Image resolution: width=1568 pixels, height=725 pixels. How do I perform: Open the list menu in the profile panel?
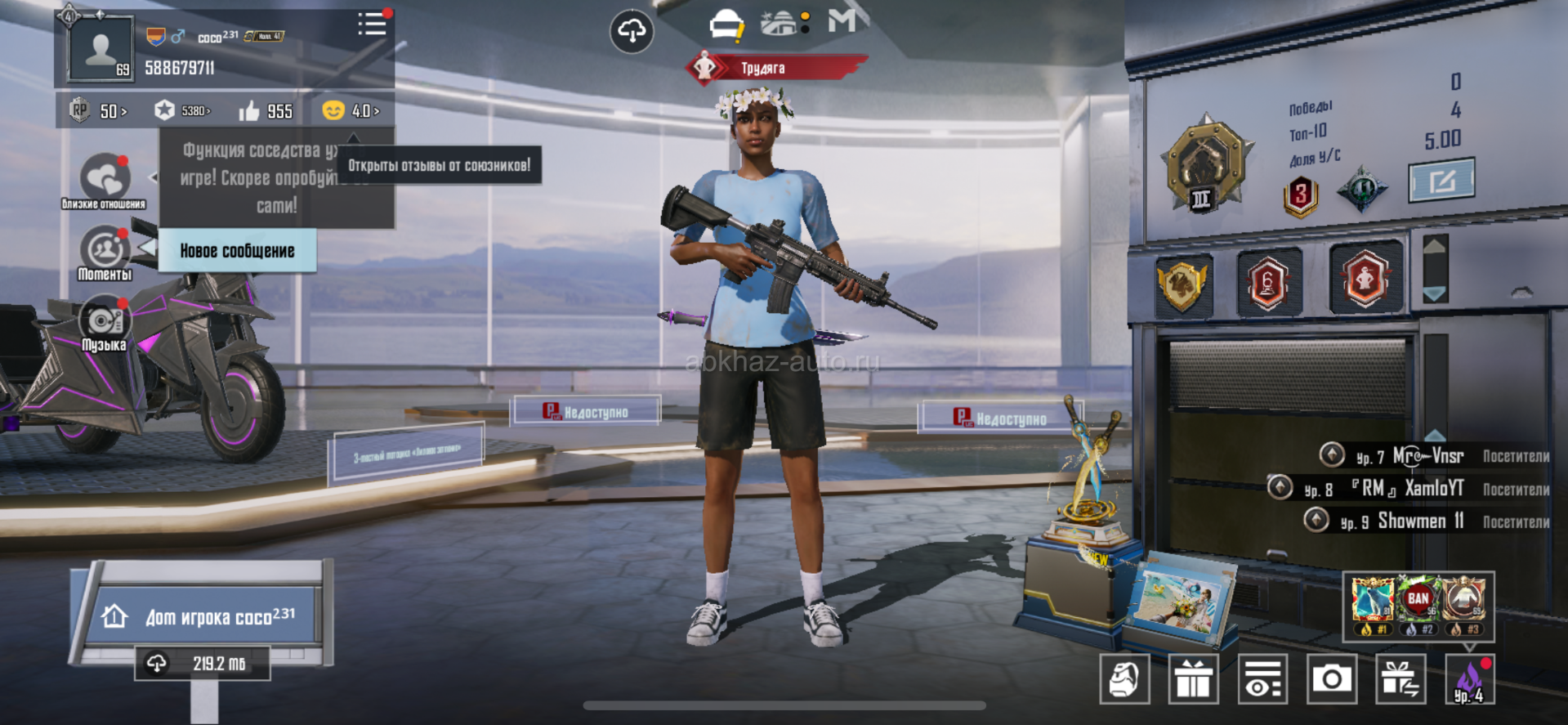(372, 25)
